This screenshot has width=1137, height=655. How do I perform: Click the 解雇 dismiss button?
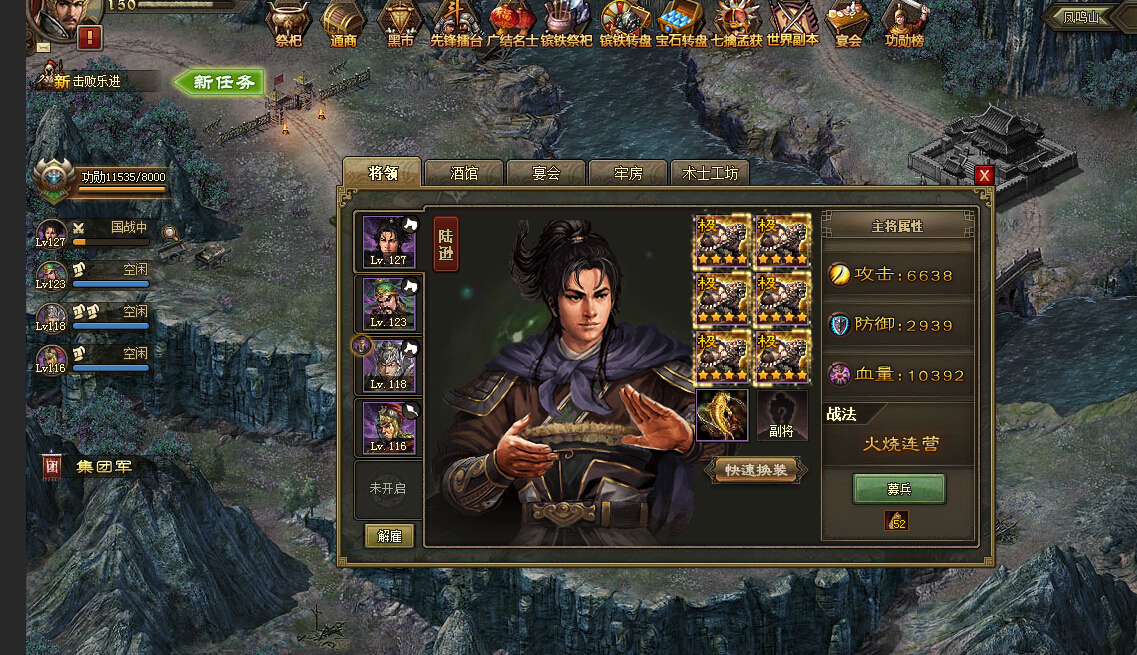pyautogui.click(x=389, y=536)
